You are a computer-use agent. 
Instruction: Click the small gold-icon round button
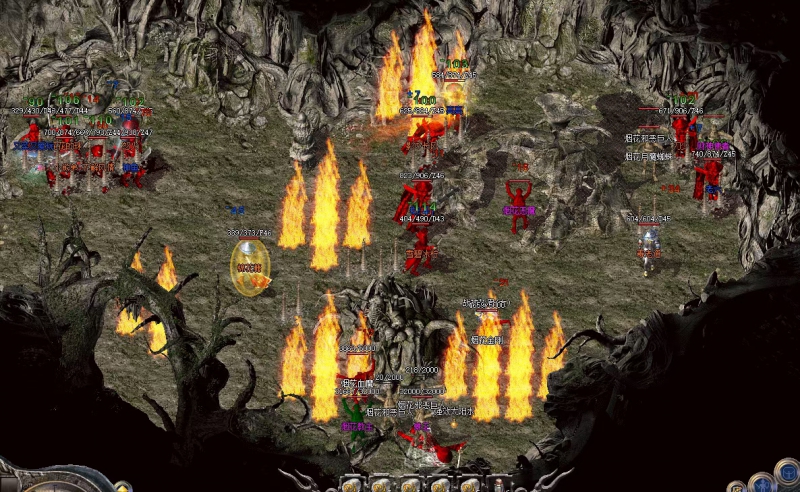[737, 488]
